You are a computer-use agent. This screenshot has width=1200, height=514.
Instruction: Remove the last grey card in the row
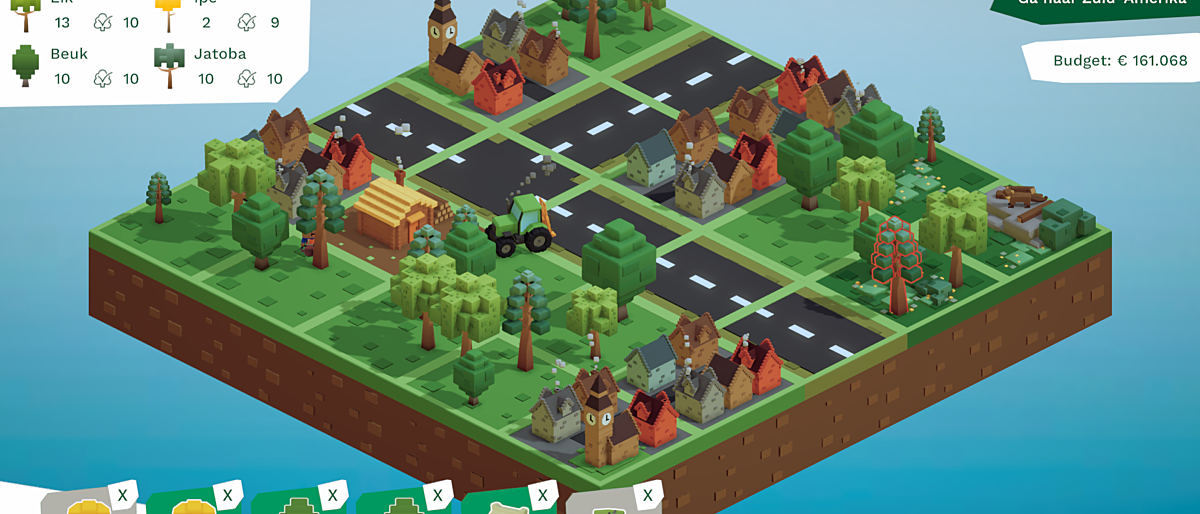(x=647, y=494)
